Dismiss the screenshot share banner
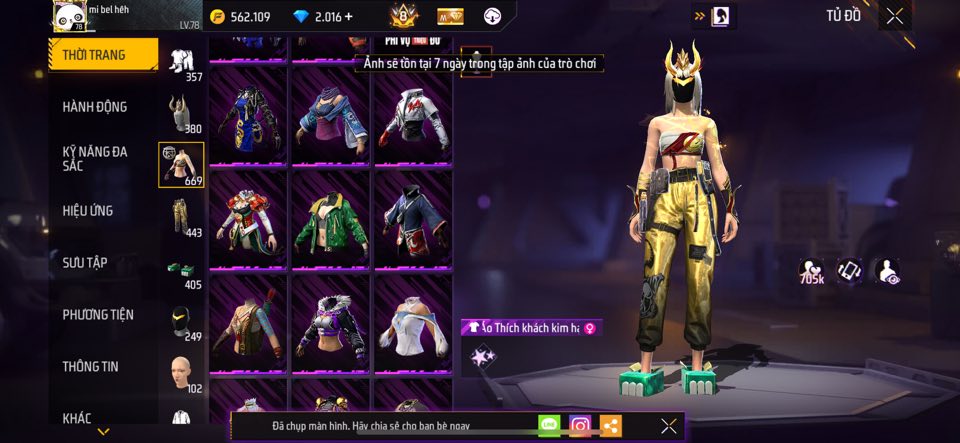960x443 pixels. [669, 426]
